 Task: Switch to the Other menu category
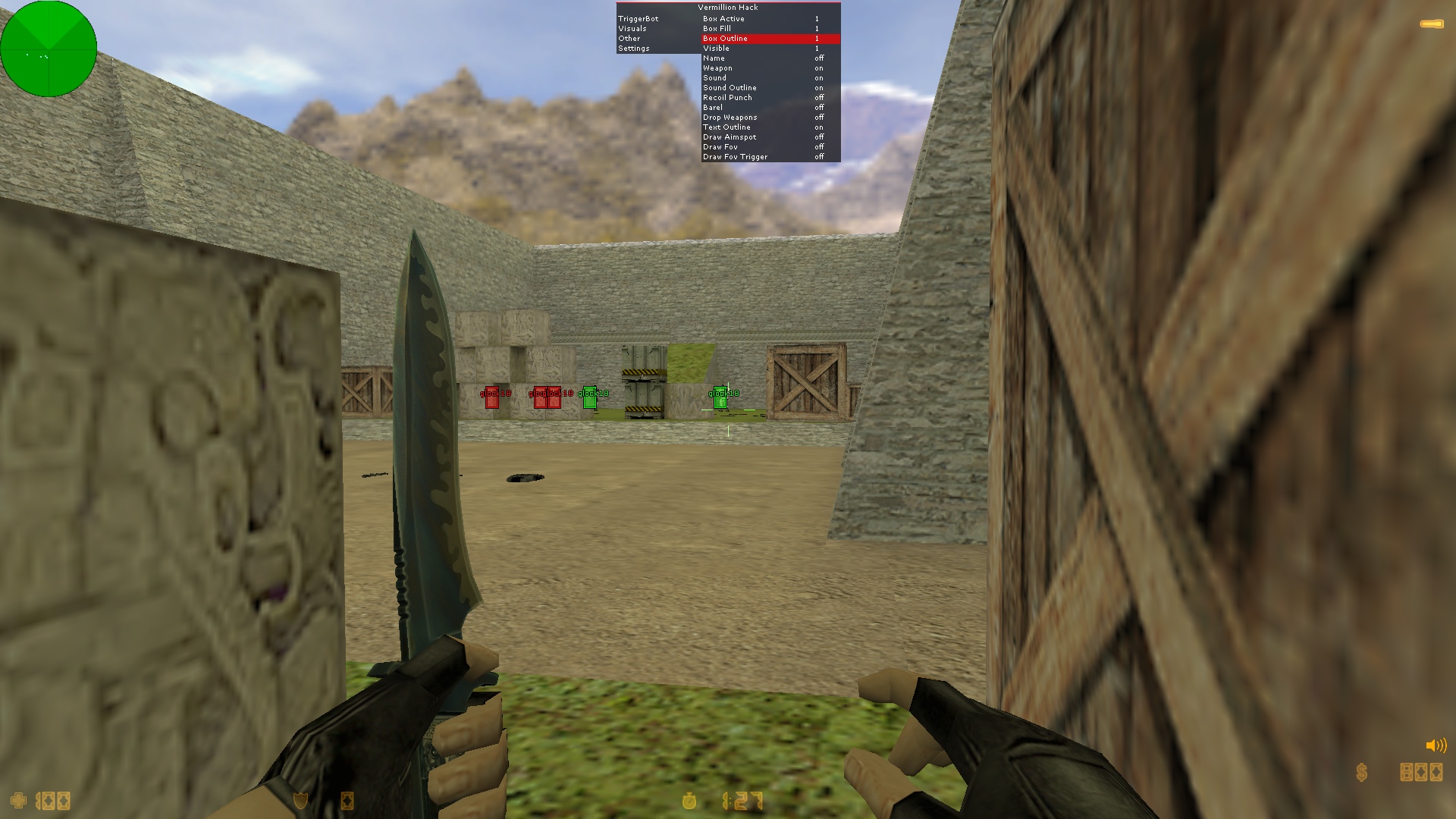click(629, 39)
